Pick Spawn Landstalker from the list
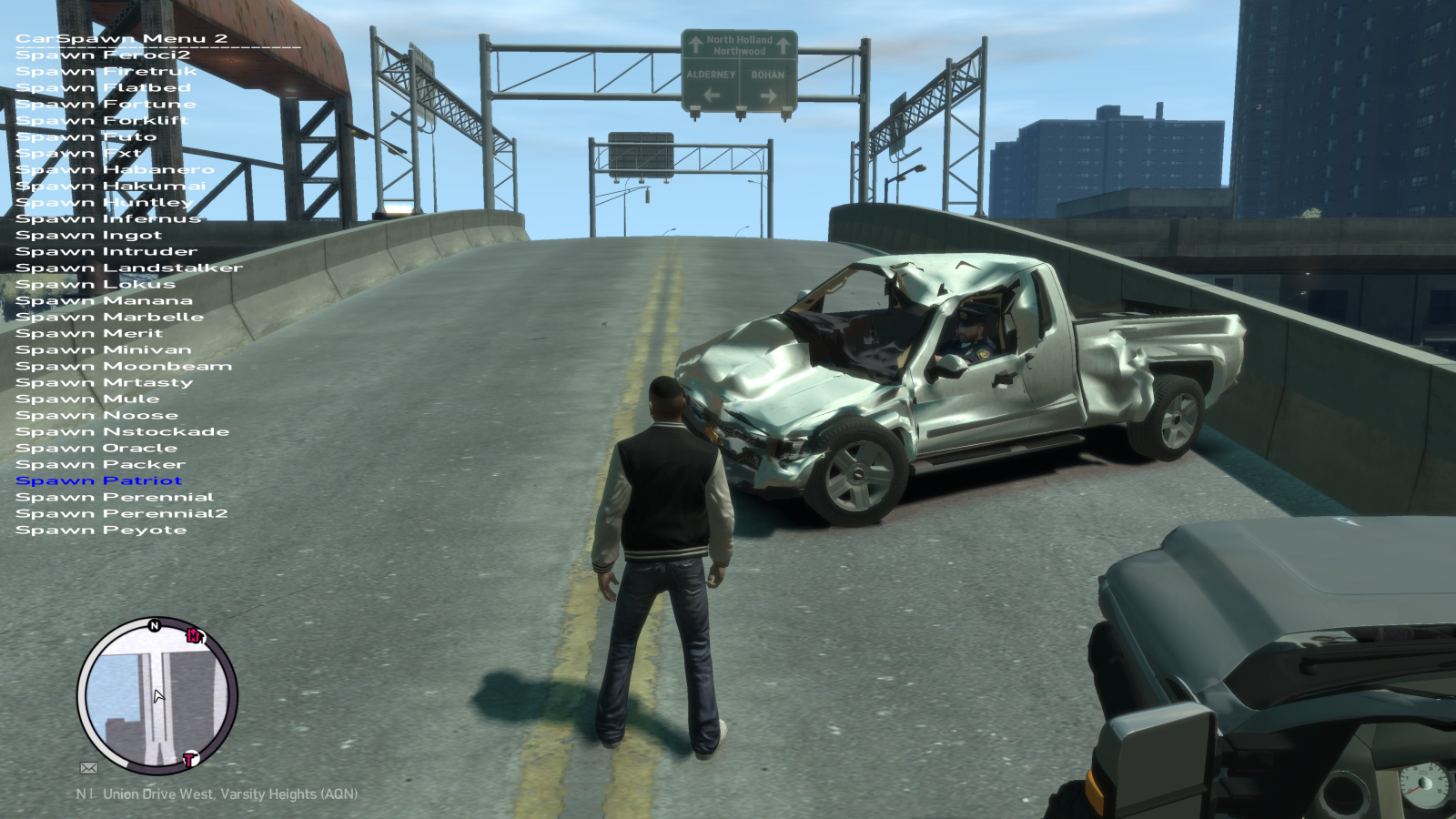This screenshot has height=819, width=1456. (129, 268)
